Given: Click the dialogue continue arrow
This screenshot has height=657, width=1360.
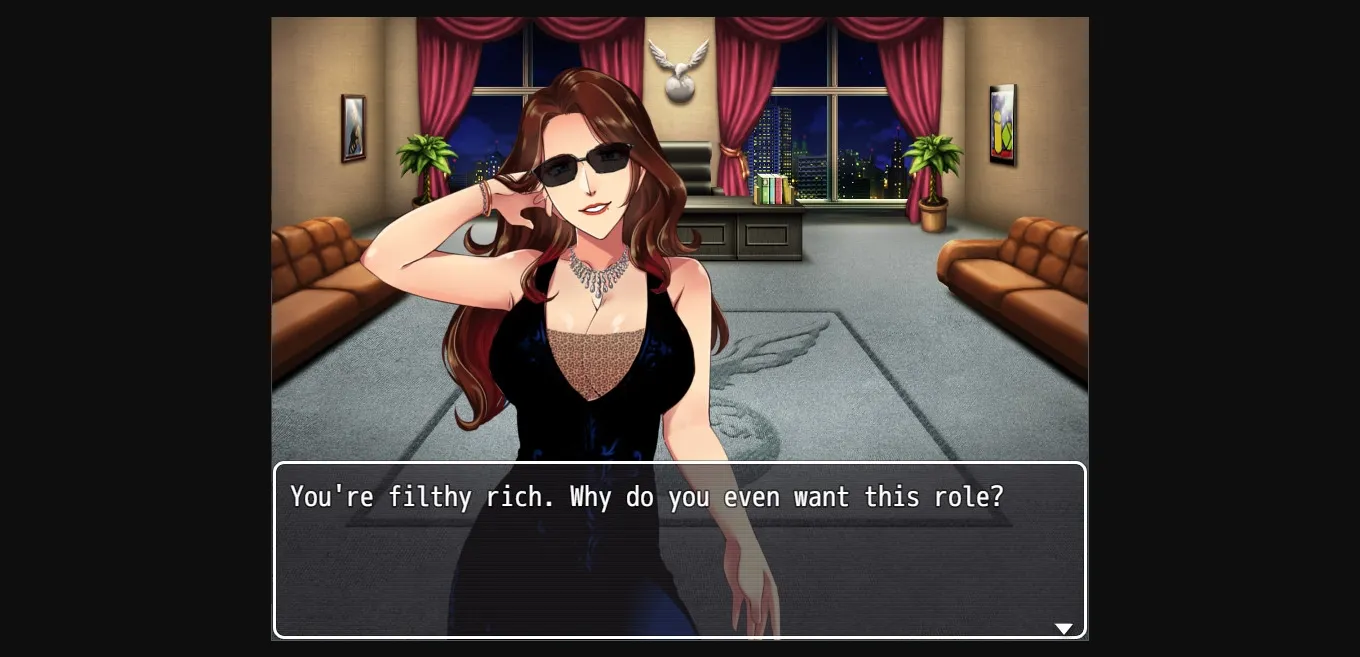Looking at the screenshot, I should 1063,628.
